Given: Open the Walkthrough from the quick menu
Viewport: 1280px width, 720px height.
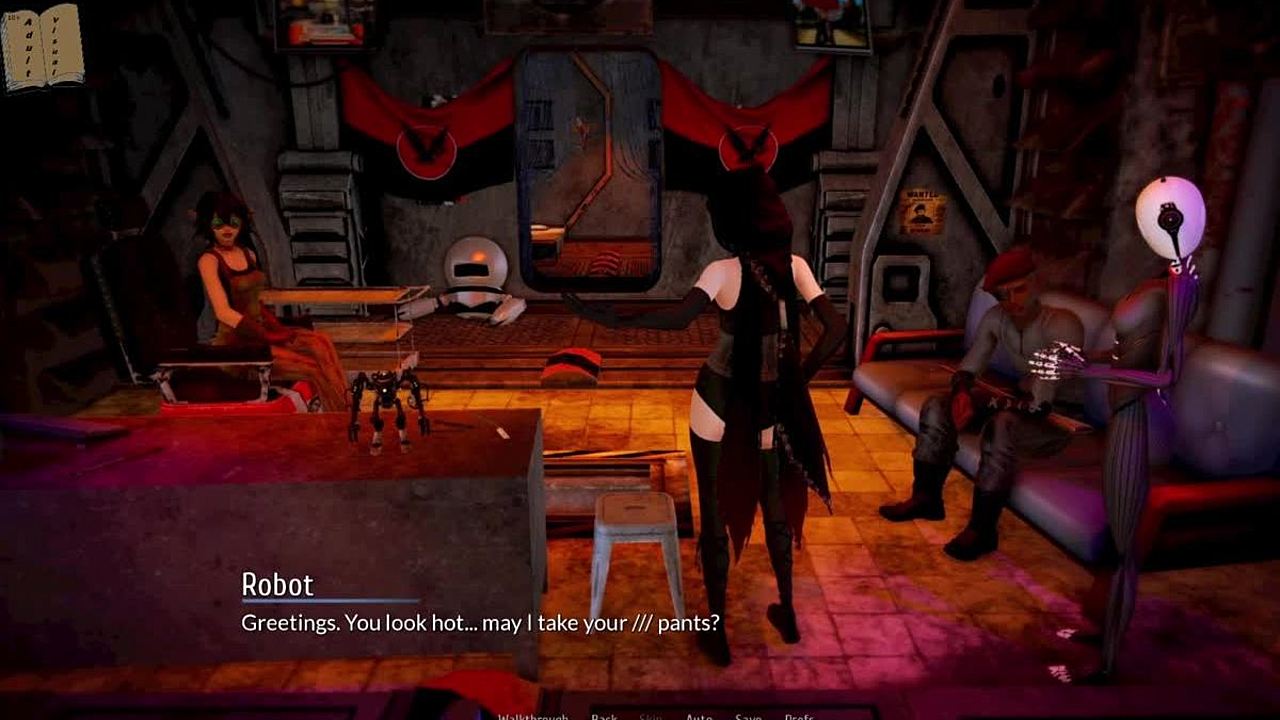Looking at the screenshot, I should (x=532, y=716).
